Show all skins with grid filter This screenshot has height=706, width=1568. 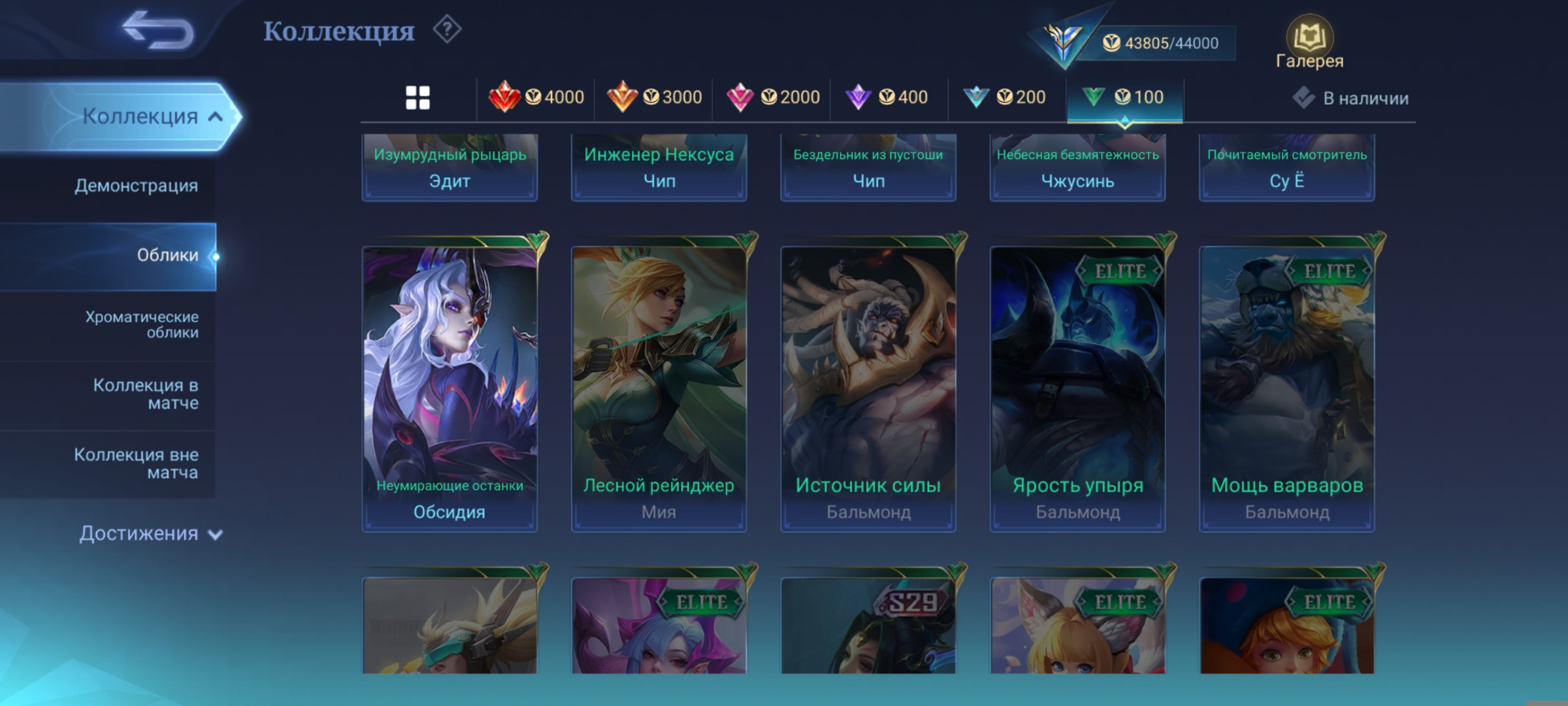point(417,98)
